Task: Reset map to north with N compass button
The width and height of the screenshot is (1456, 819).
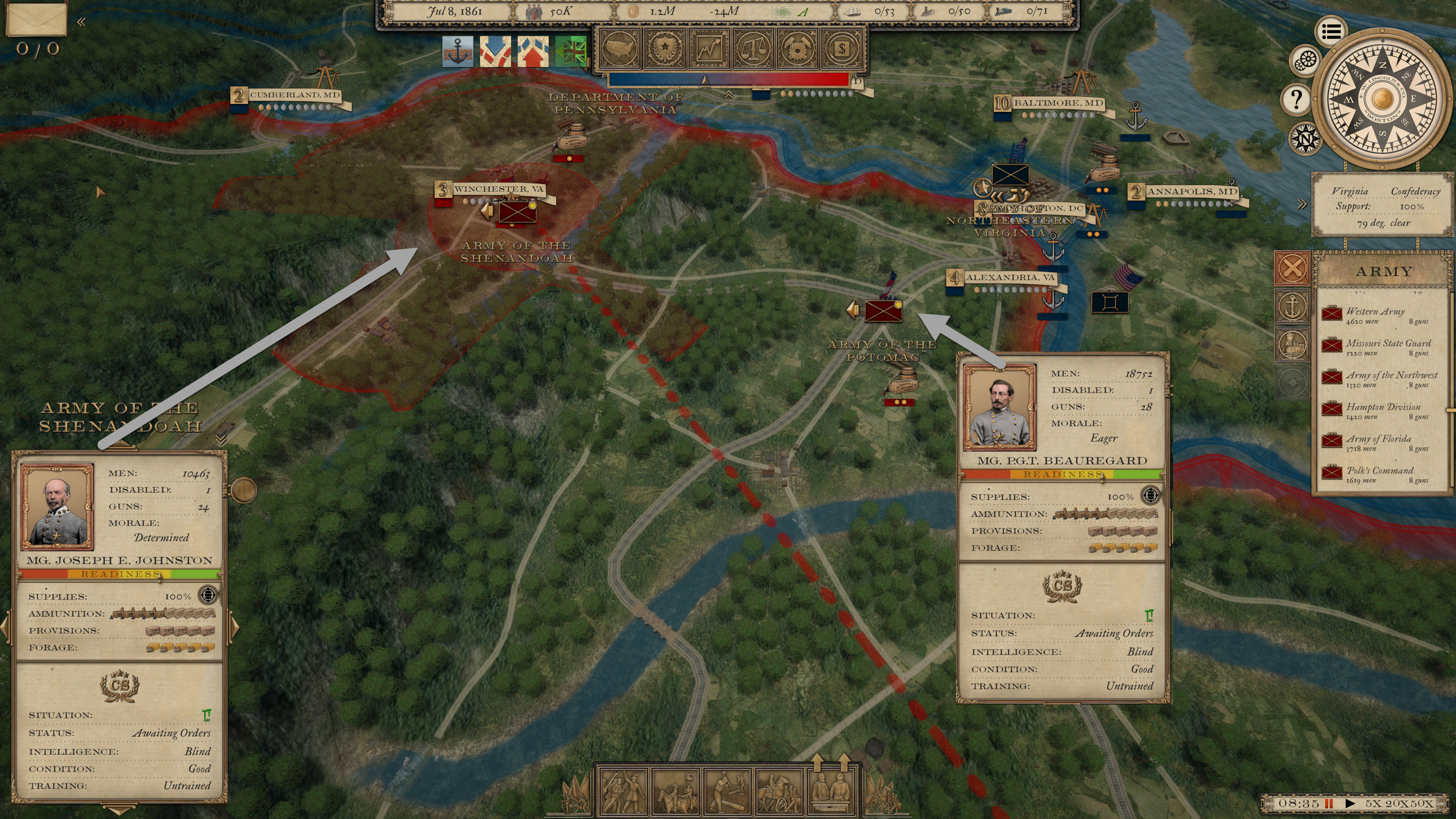Action: pos(1305,138)
